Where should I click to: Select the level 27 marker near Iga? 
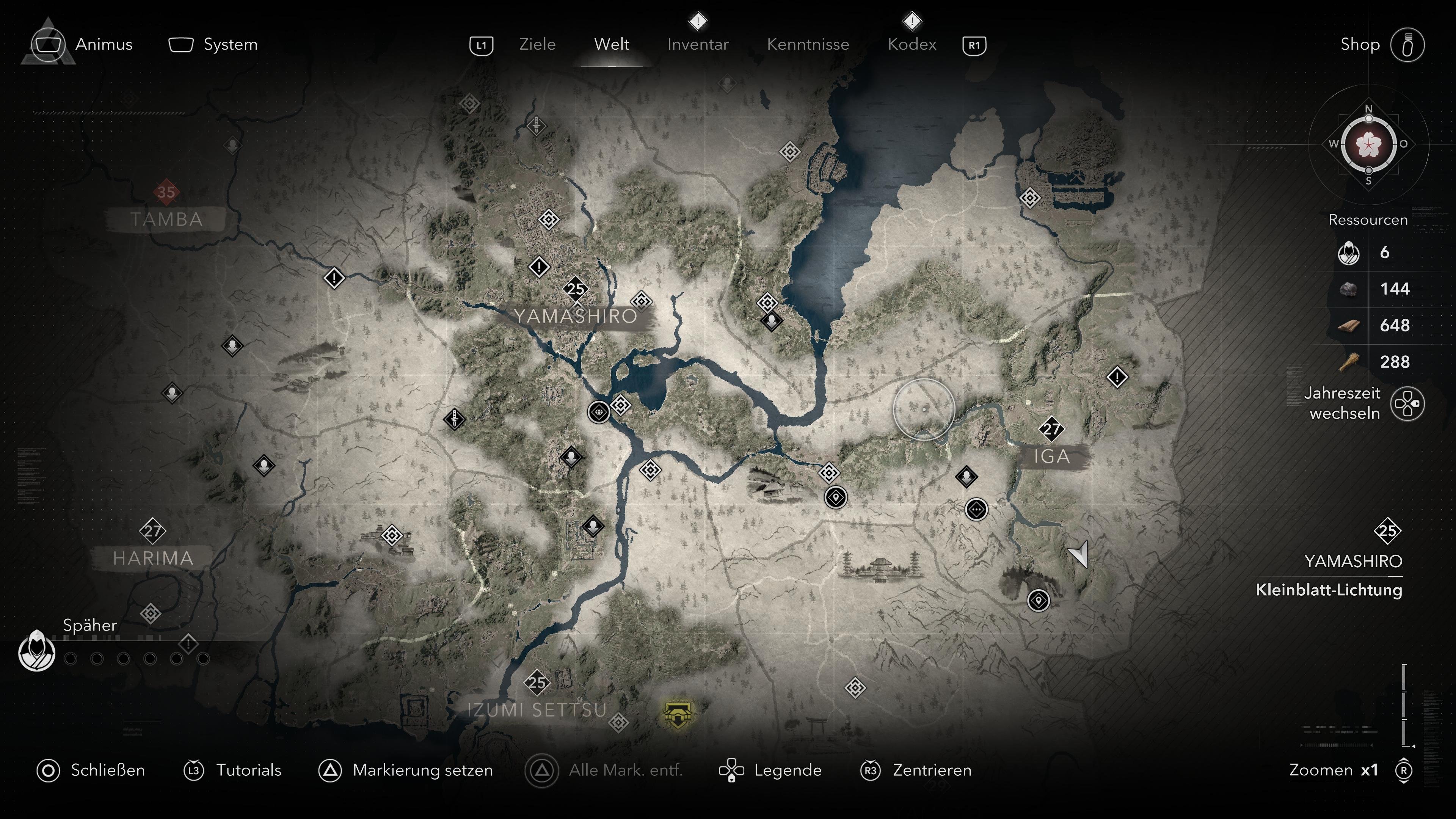pyautogui.click(x=1051, y=430)
